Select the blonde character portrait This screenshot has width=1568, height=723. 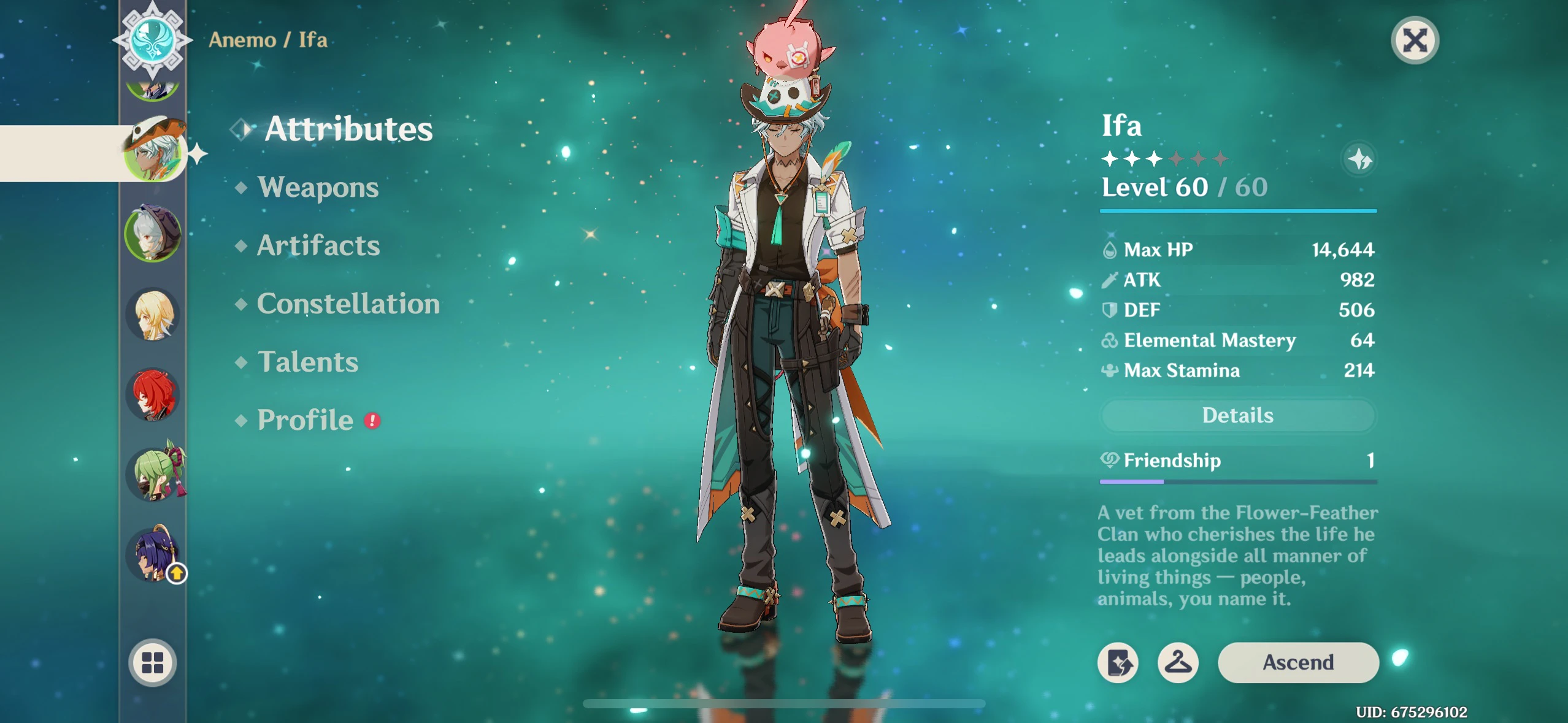(153, 315)
